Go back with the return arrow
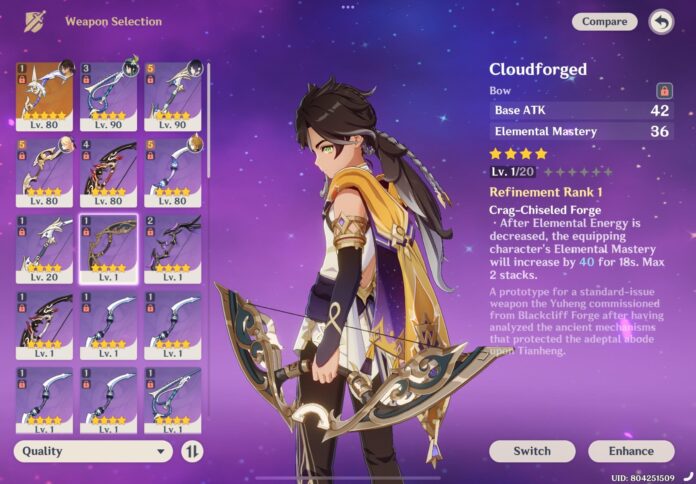This screenshot has height=484, width=696. pyautogui.click(x=661, y=21)
